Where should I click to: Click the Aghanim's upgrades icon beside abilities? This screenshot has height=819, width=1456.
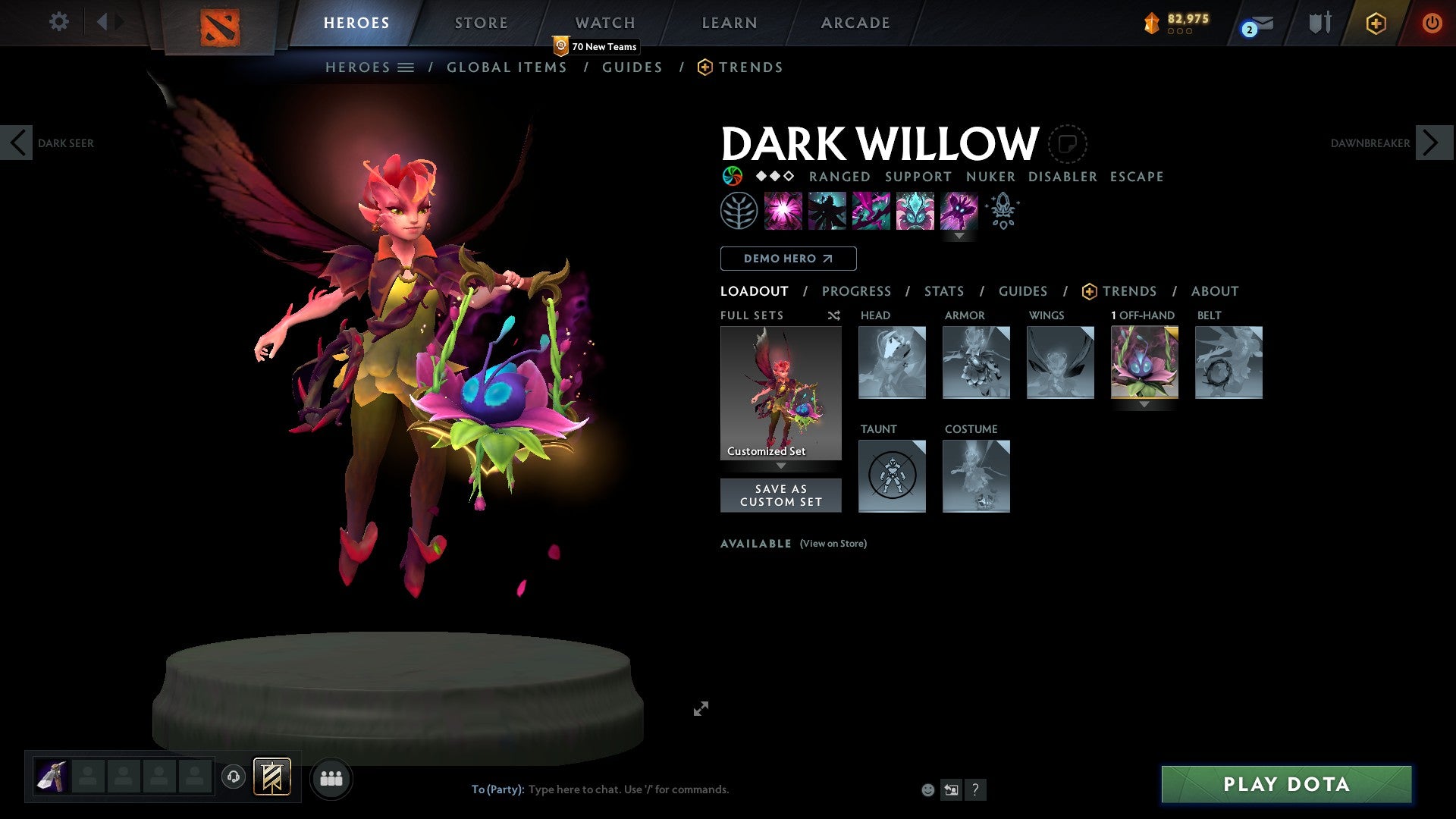coord(1003,212)
